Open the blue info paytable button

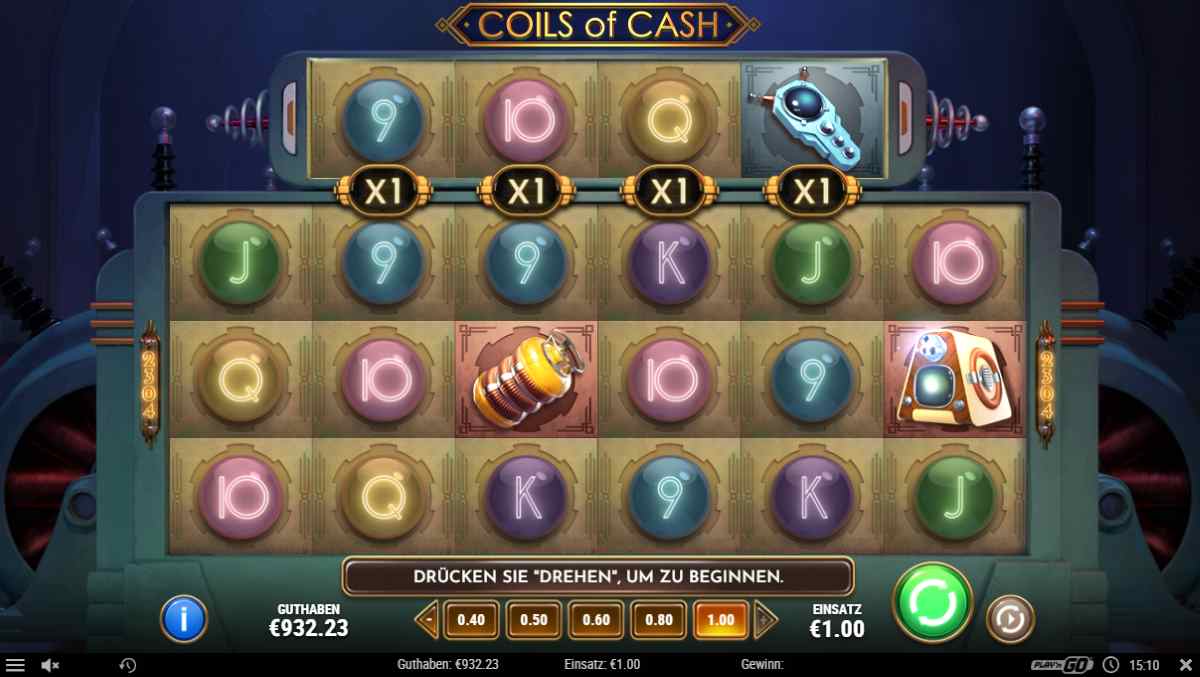[184, 620]
